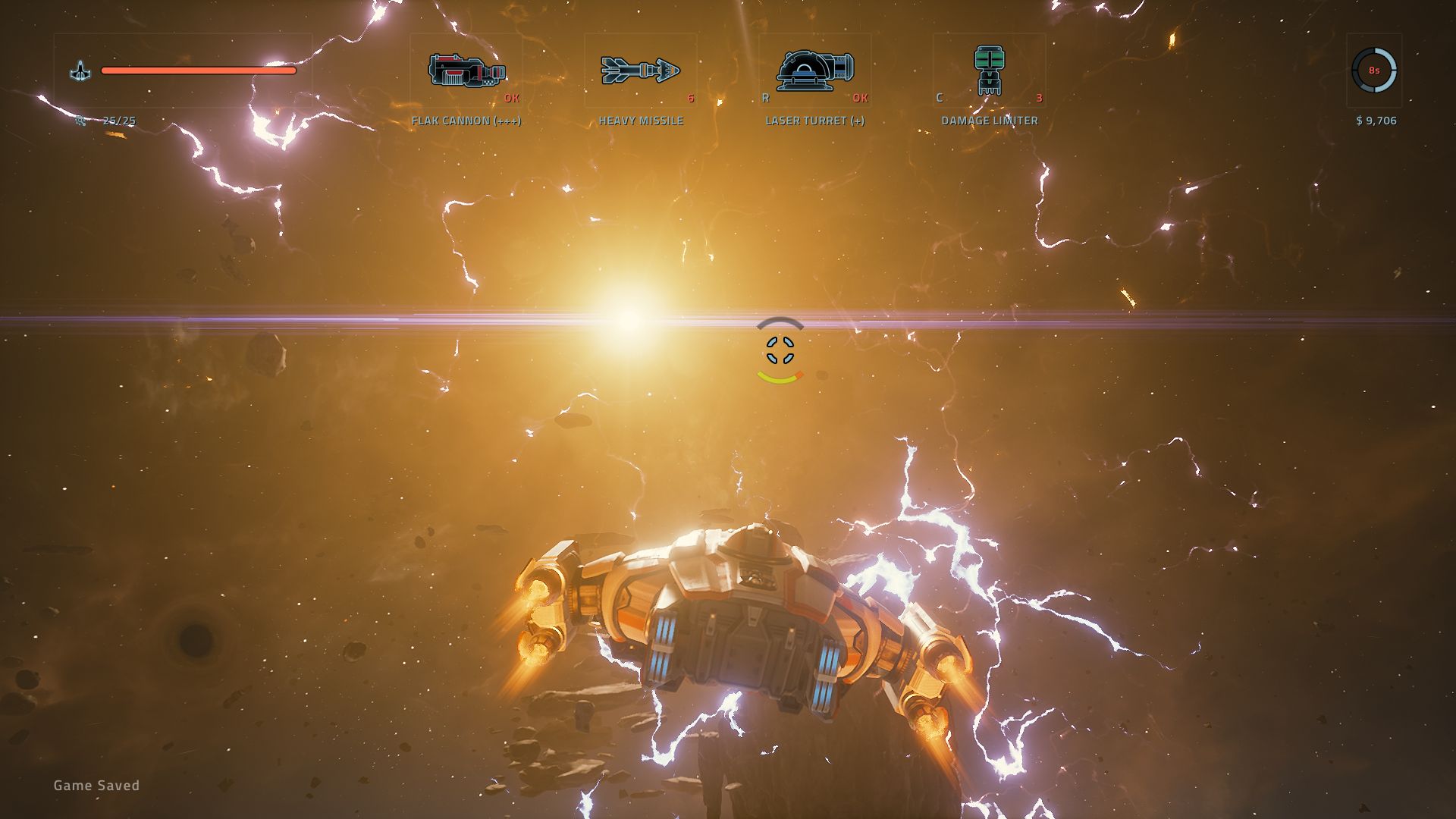1456x819 pixels.
Task: Use the Damage Limiter consumable
Action: (x=989, y=71)
